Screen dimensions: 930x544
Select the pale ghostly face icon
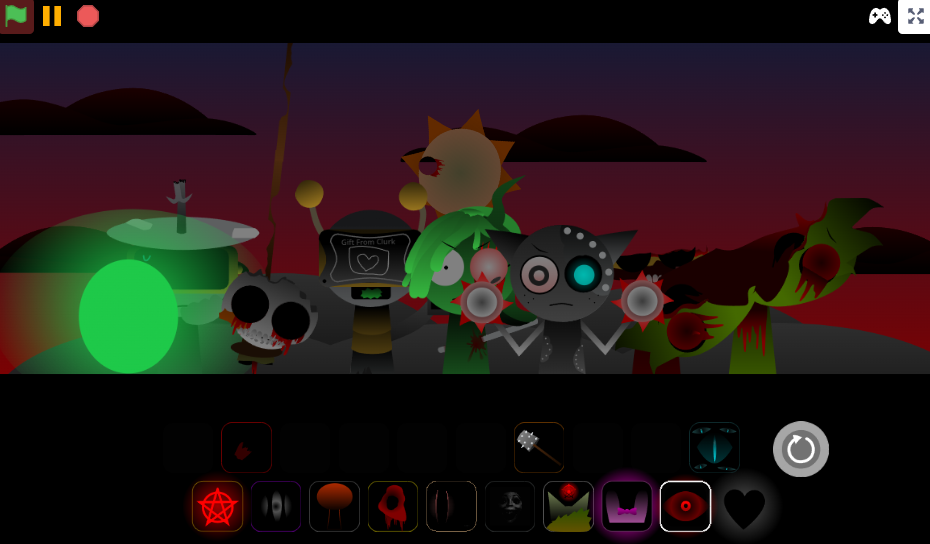tap(510, 506)
